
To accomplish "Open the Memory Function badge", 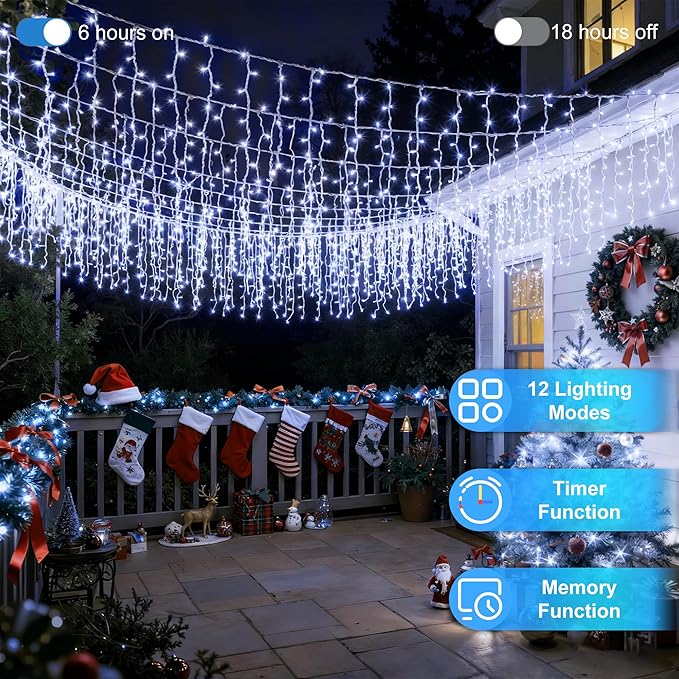I will click(x=560, y=599).
